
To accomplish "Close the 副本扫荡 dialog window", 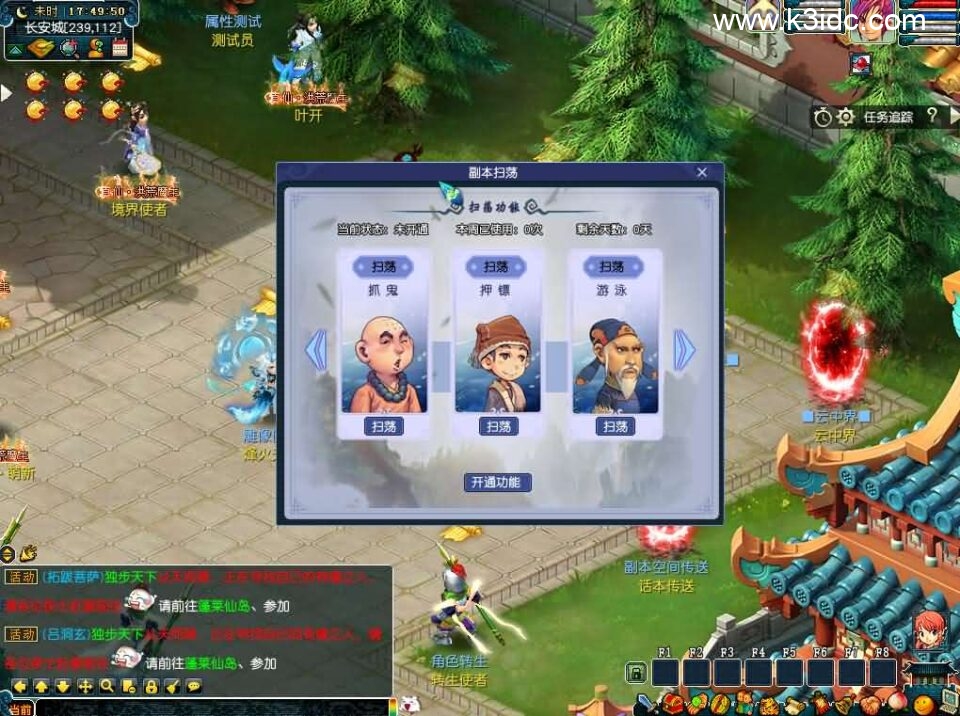I will tap(702, 172).
